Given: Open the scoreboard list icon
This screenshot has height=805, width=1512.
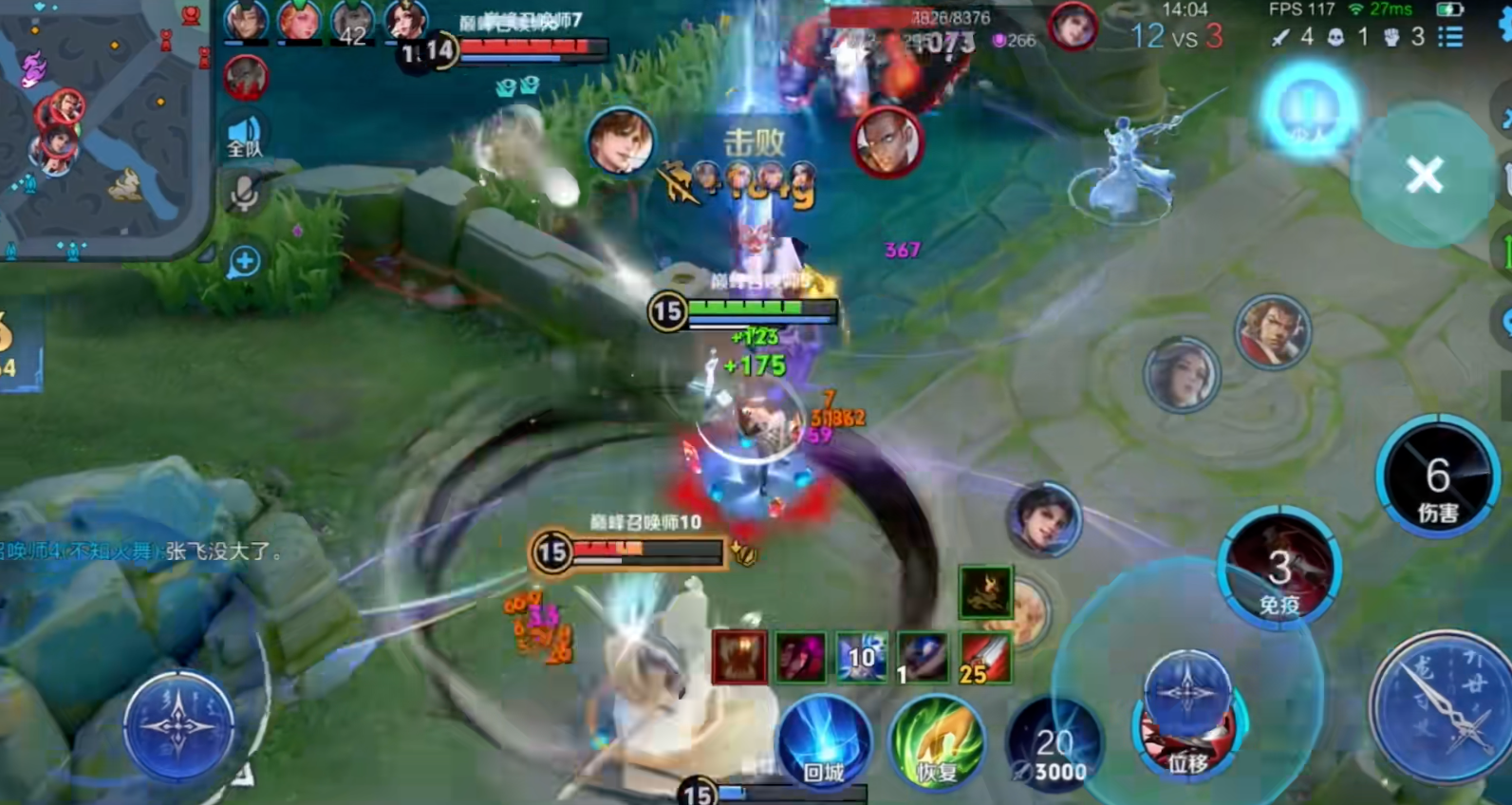Looking at the screenshot, I should point(1449,37).
